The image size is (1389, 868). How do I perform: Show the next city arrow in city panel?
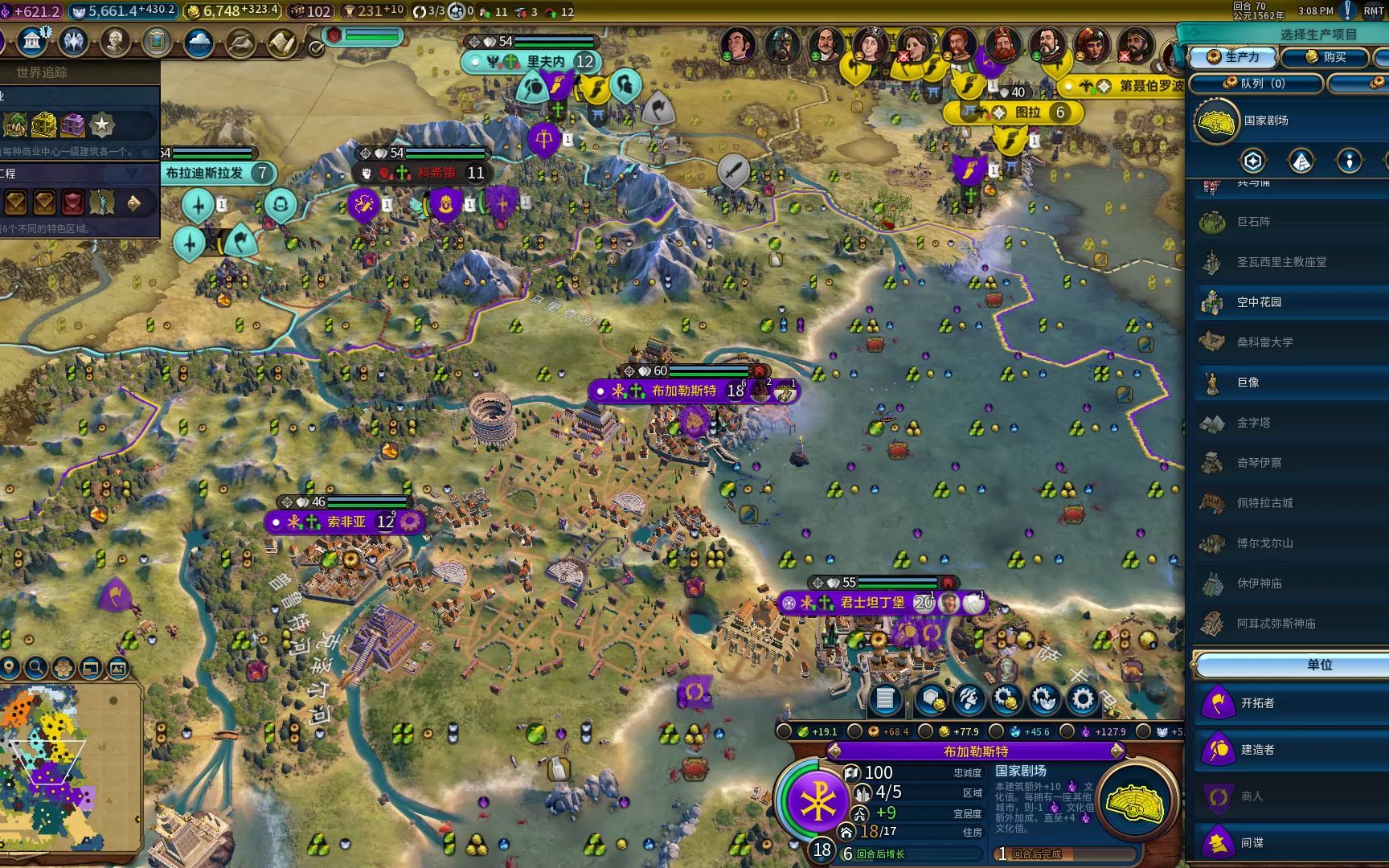click(1117, 751)
